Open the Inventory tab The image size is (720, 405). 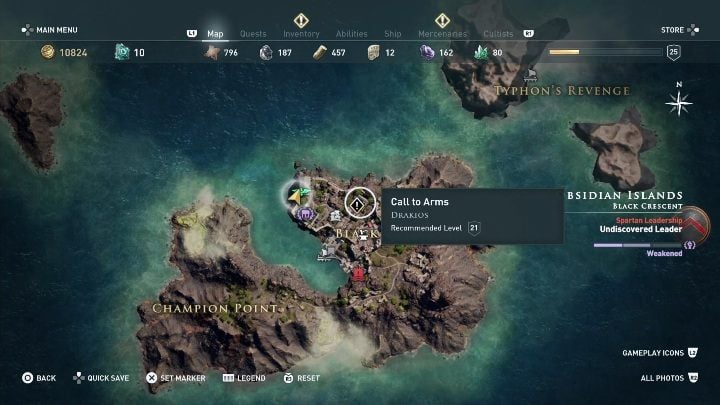(301, 34)
